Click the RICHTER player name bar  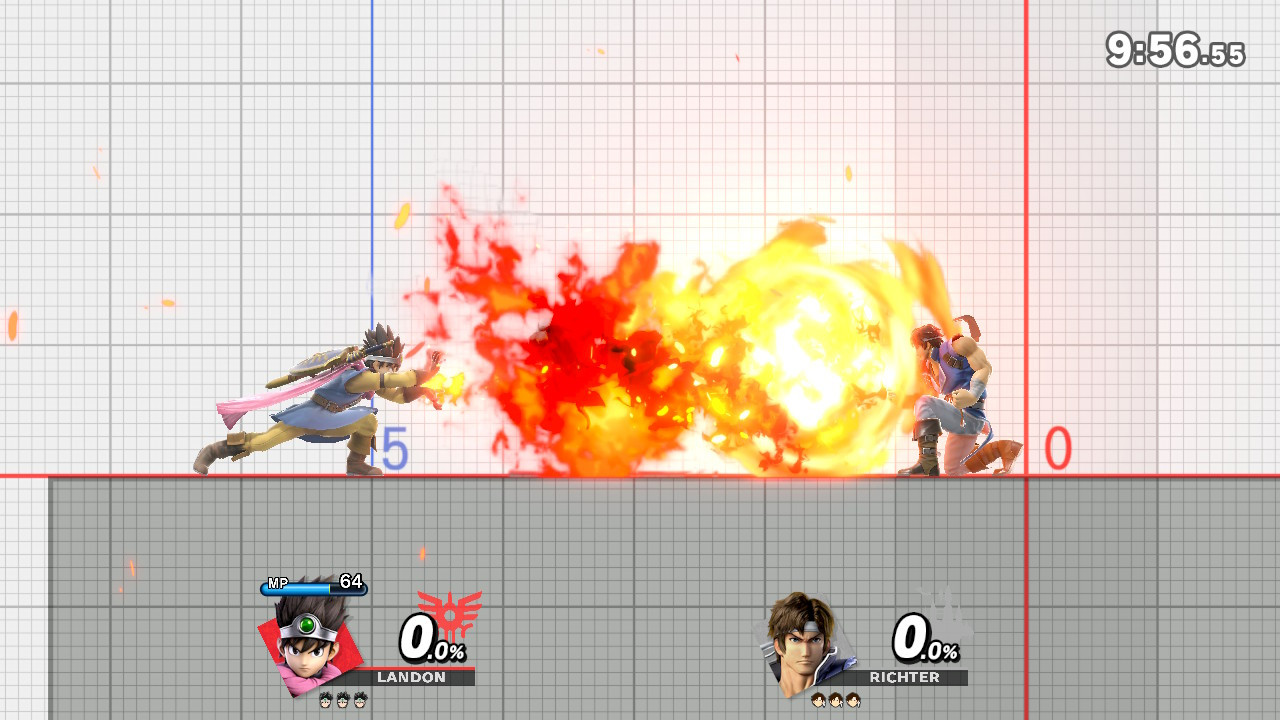(x=905, y=678)
